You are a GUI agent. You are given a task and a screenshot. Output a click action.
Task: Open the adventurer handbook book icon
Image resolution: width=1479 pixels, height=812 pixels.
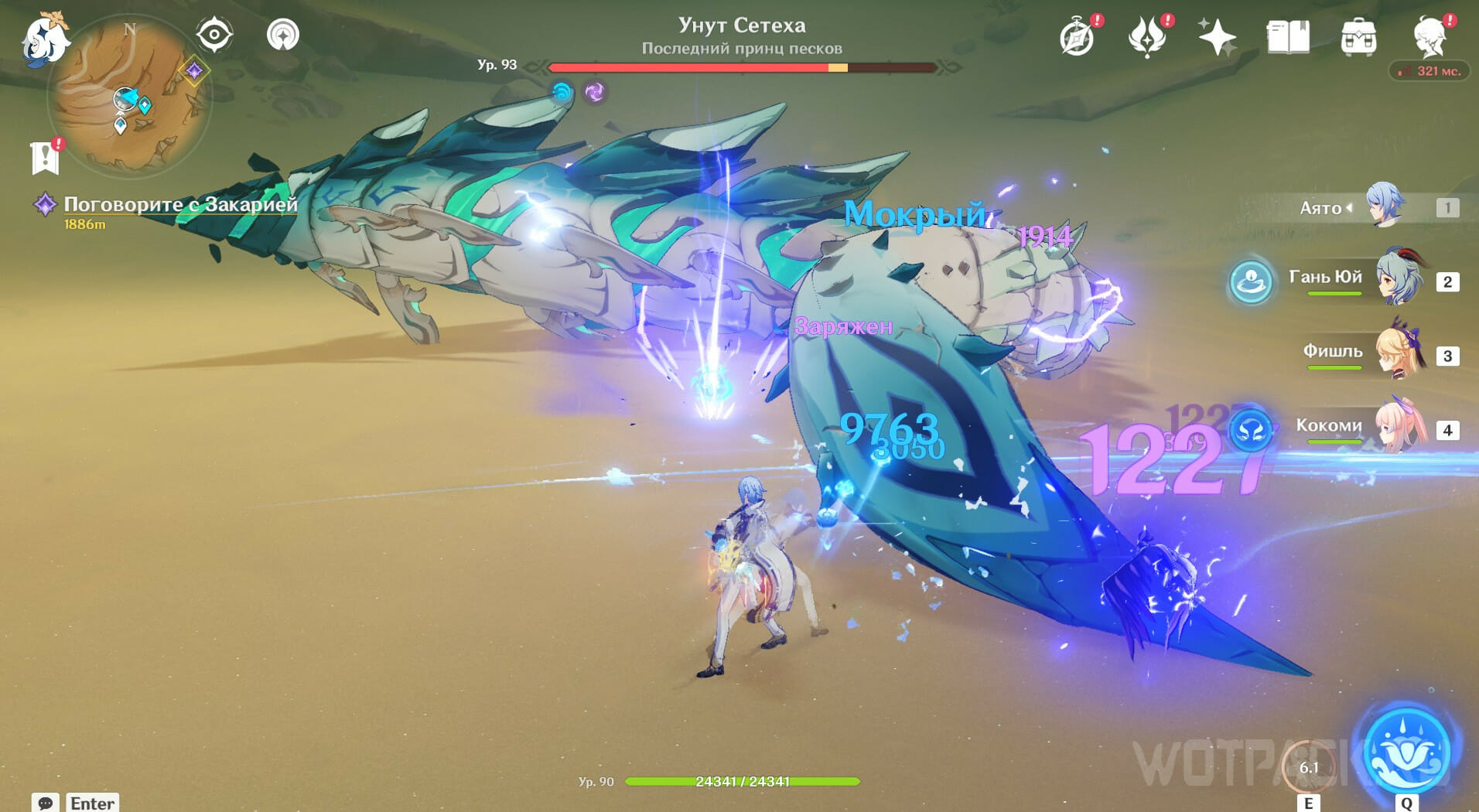coord(1288,37)
